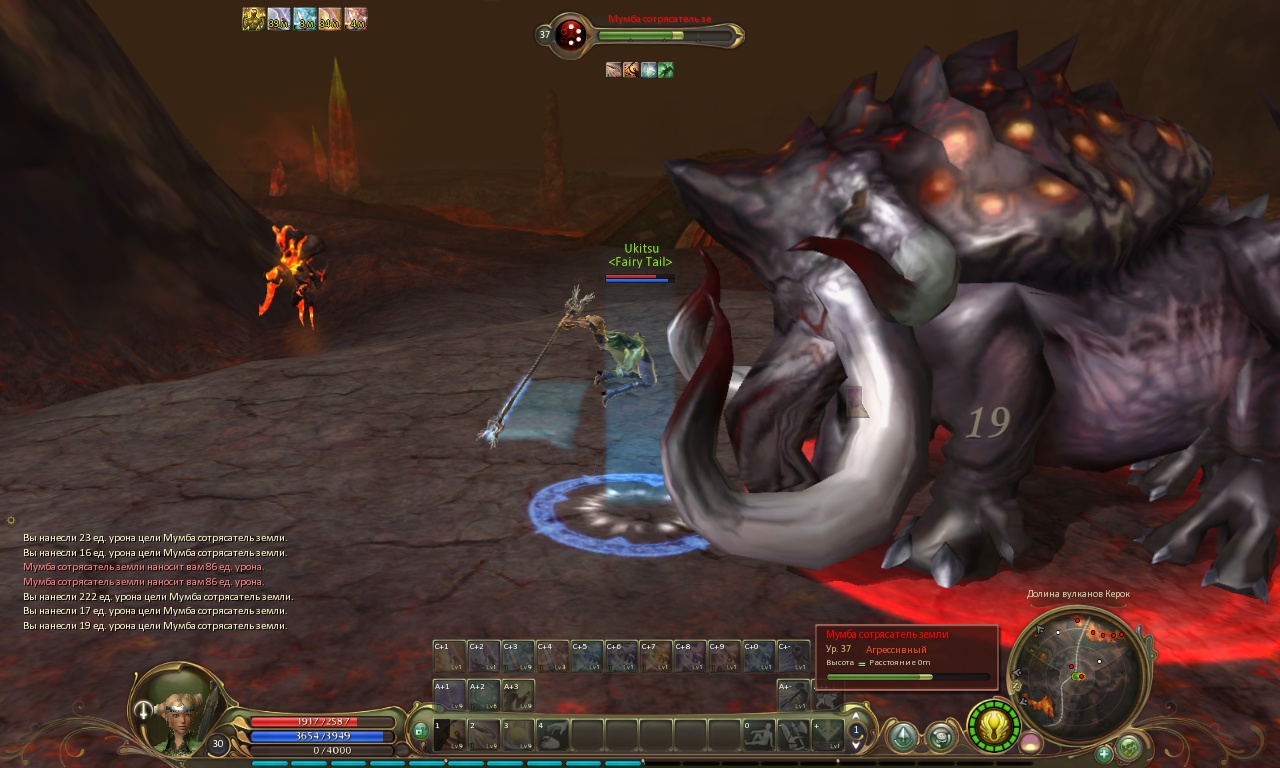Inspect the golden armor buff icon

[x=253, y=19]
